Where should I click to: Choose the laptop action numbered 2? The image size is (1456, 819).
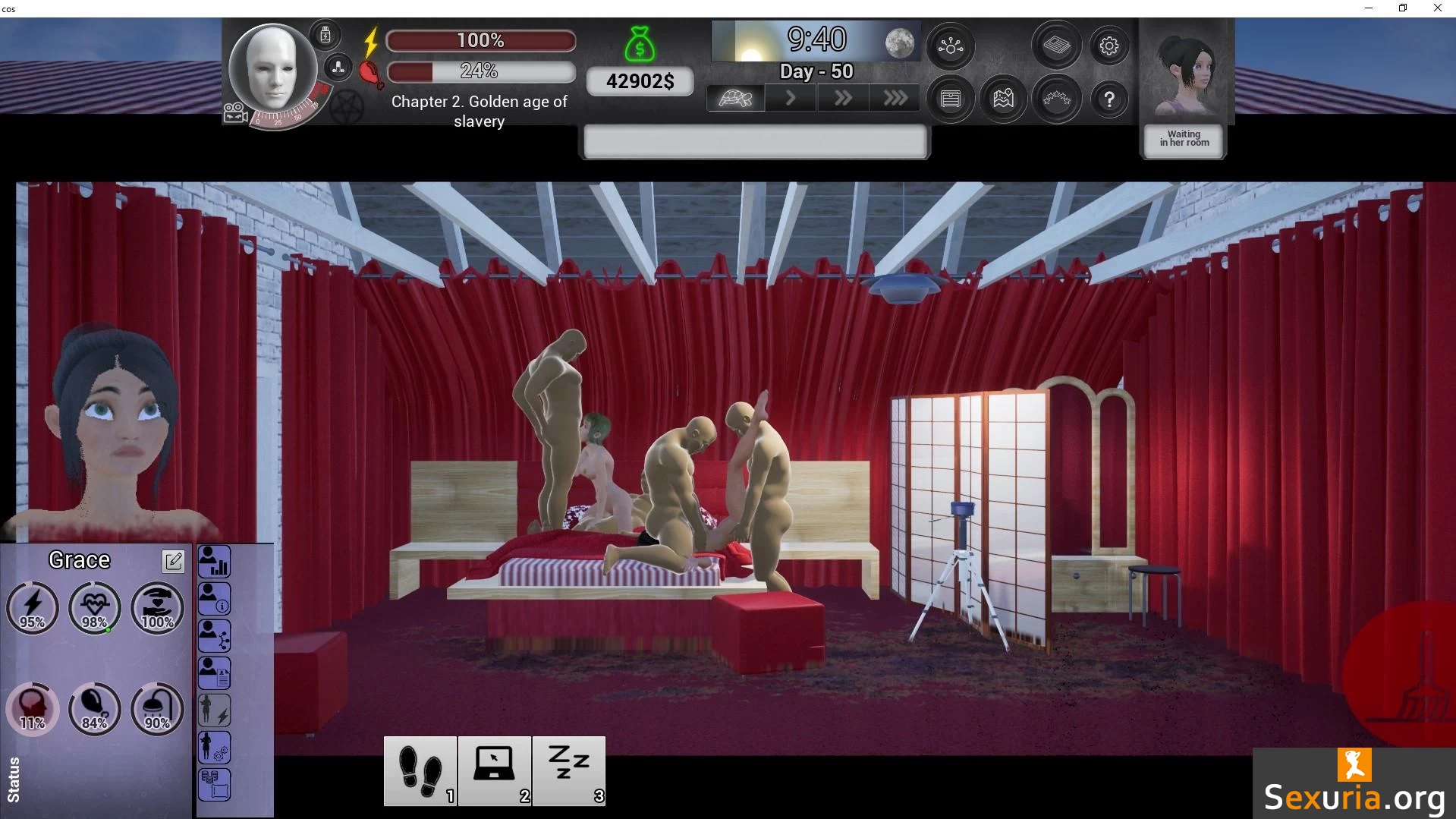point(494,770)
